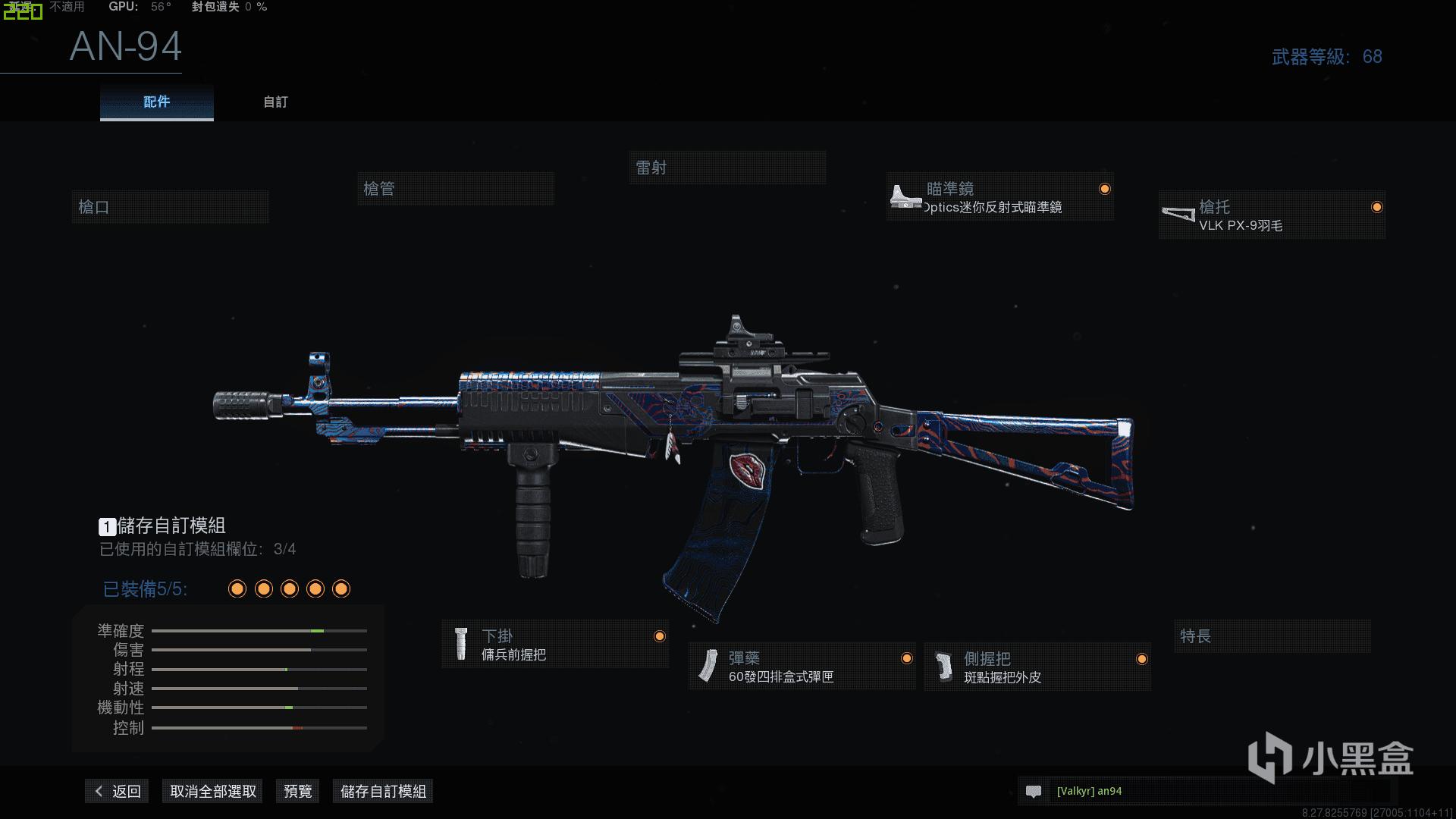
Task: Open the 槍托 VLK PX-9 stock slot
Action: pyautogui.click(x=1271, y=215)
